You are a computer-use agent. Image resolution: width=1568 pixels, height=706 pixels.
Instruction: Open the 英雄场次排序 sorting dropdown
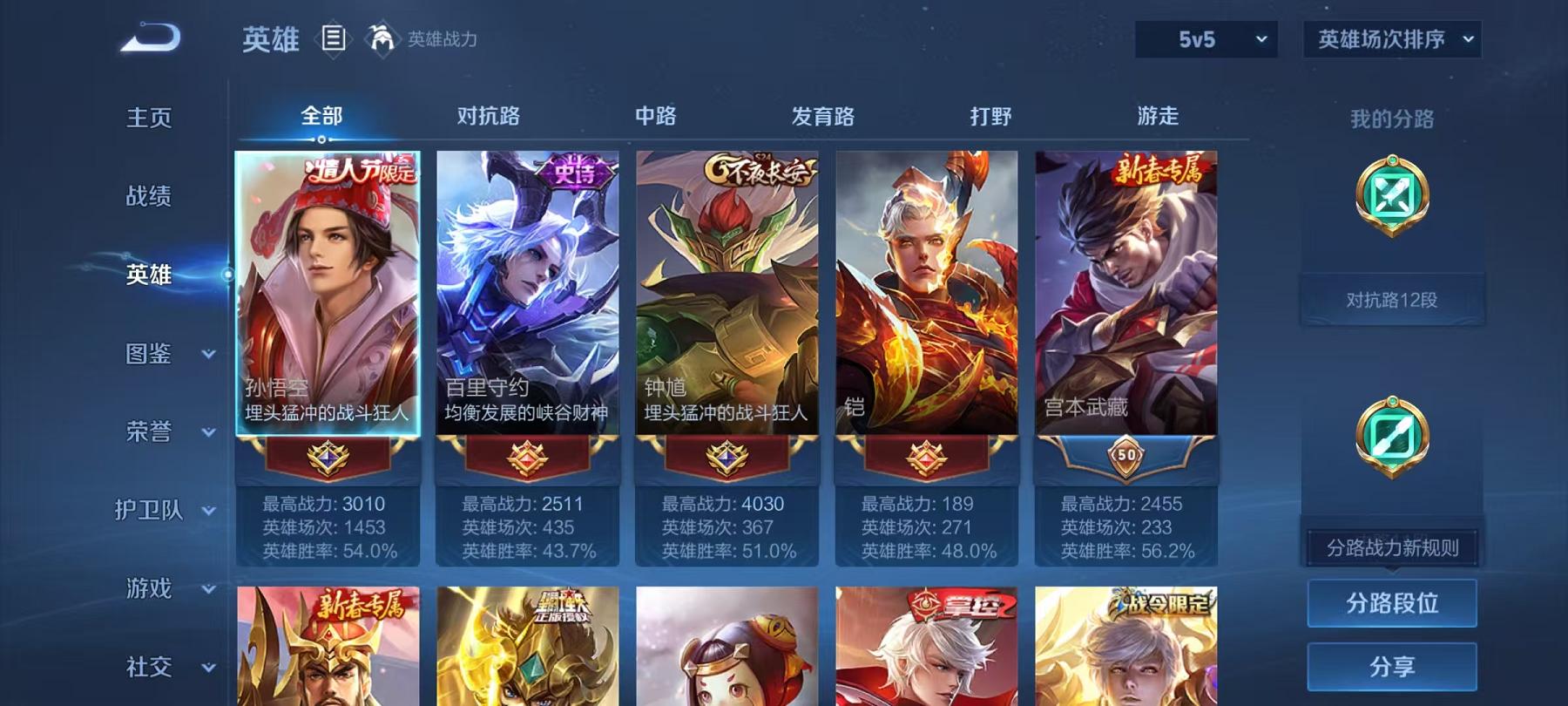click(x=1392, y=37)
